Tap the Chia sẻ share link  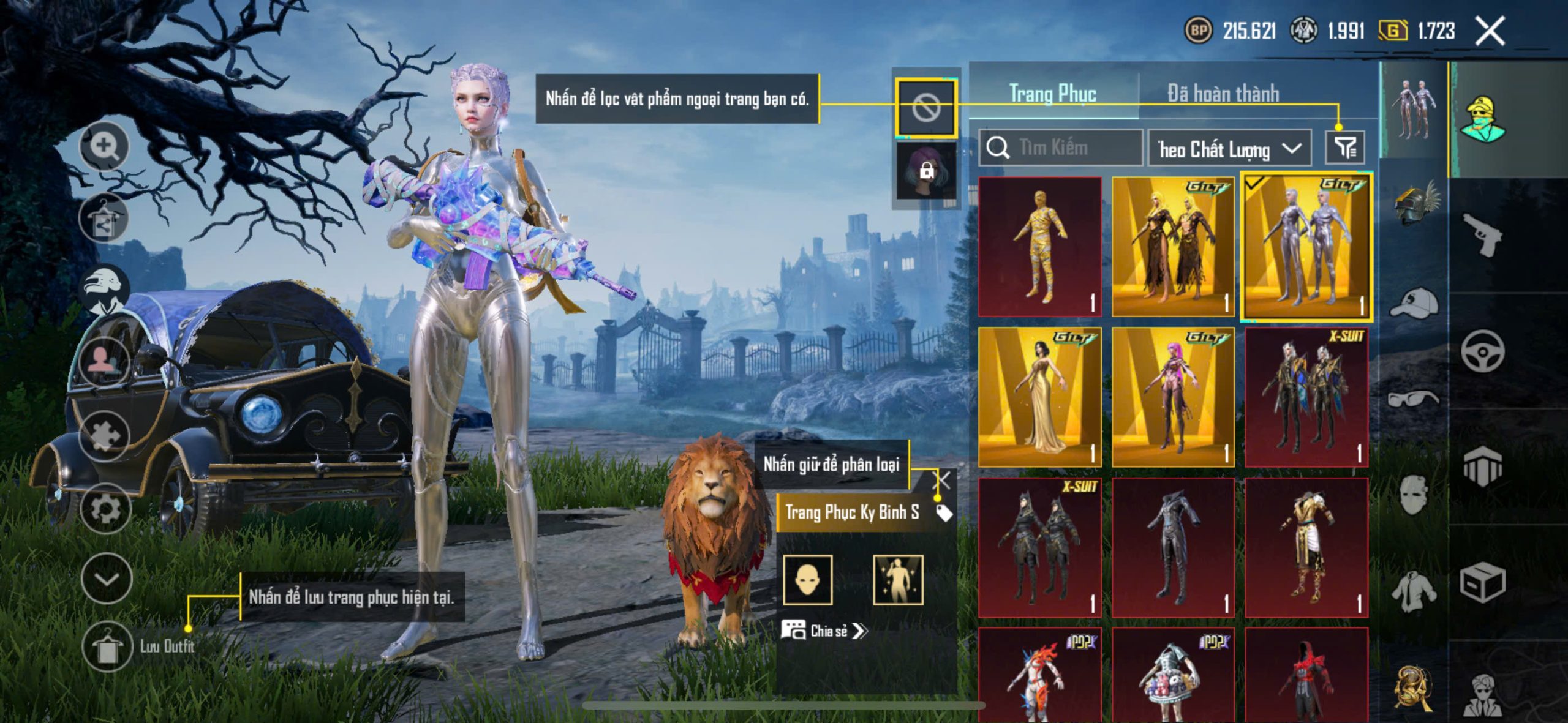coord(824,631)
